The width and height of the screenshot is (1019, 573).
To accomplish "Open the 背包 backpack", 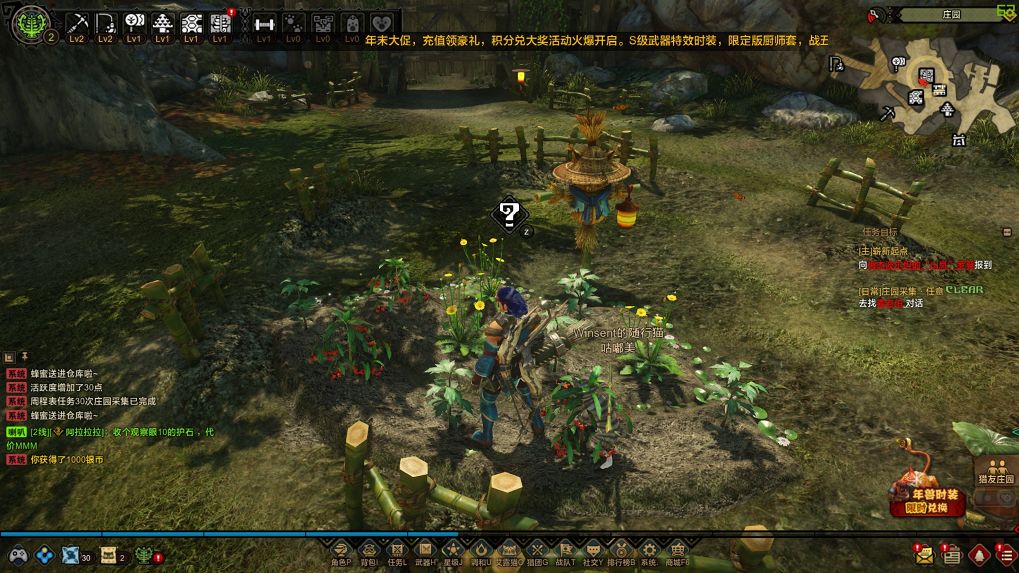I will click(x=369, y=551).
